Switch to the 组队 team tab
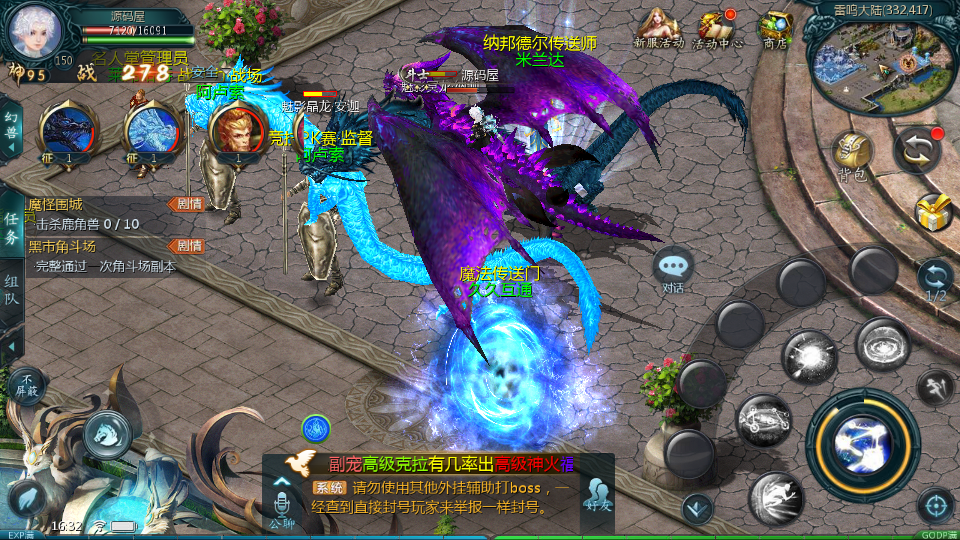 [x=12, y=290]
